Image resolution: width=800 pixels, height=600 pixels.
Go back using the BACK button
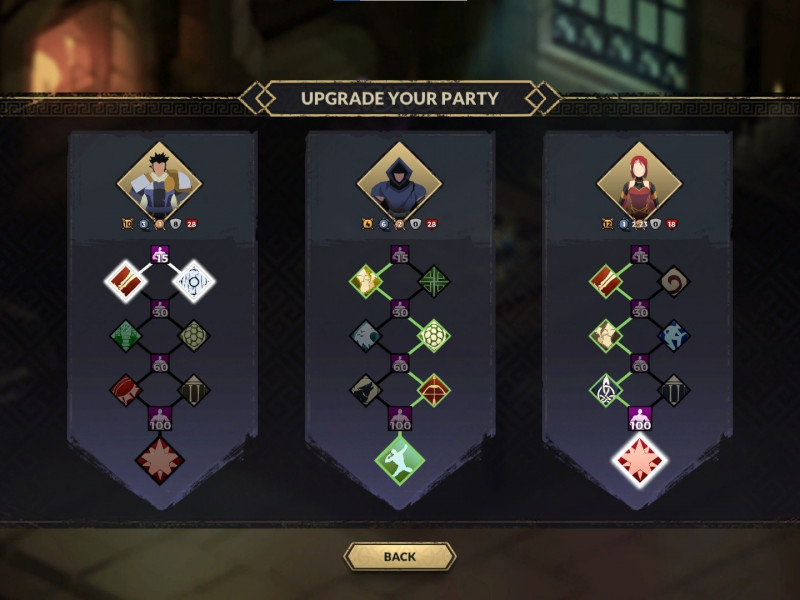399,556
